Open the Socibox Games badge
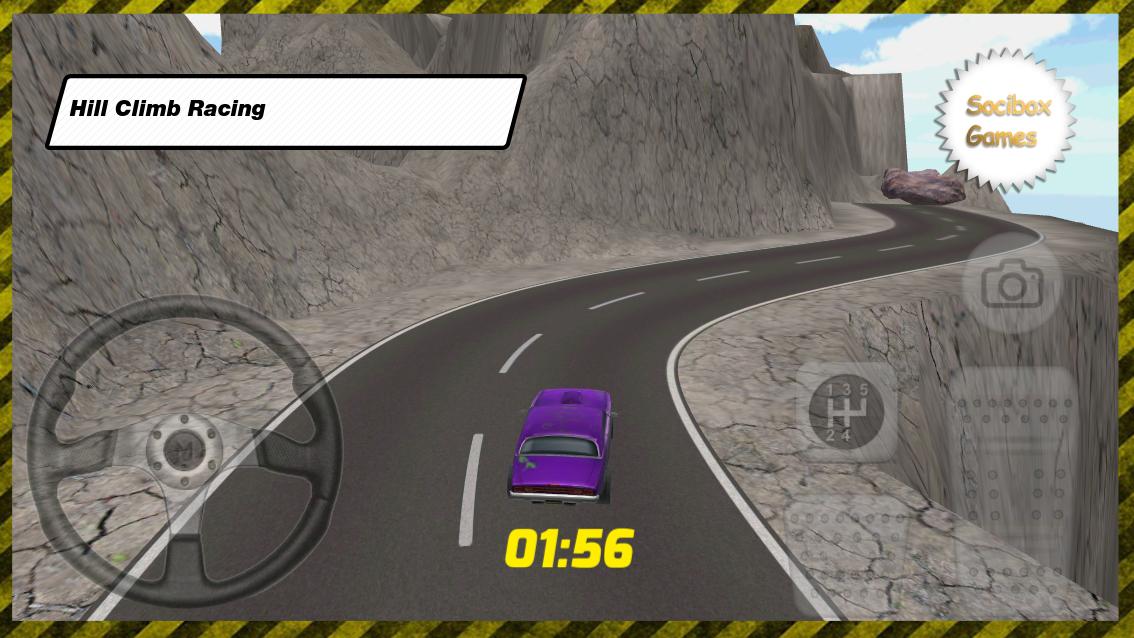Viewport: 1134px width, 638px height. [x=1006, y=121]
